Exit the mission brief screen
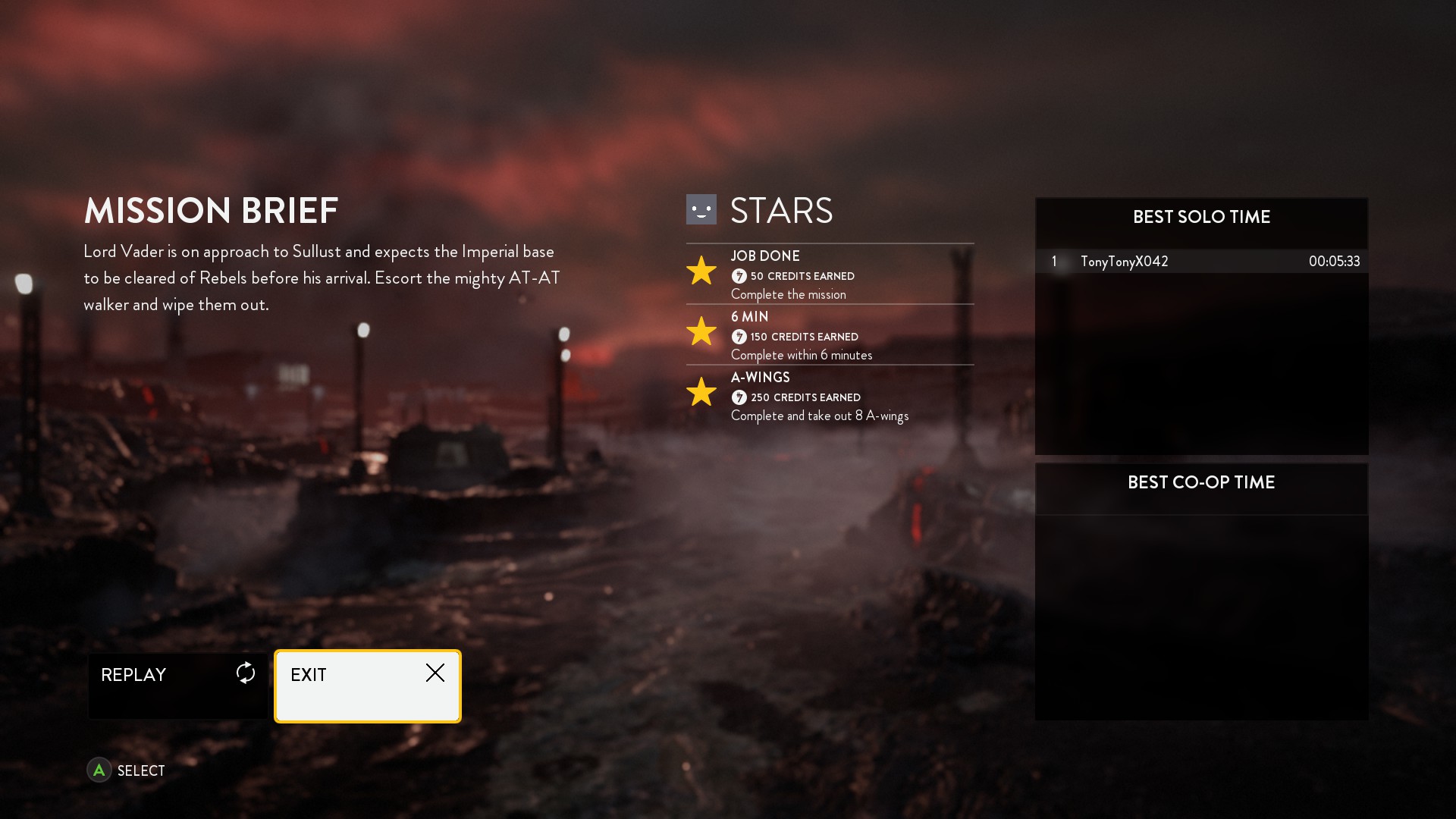 [x=368, y=686]
